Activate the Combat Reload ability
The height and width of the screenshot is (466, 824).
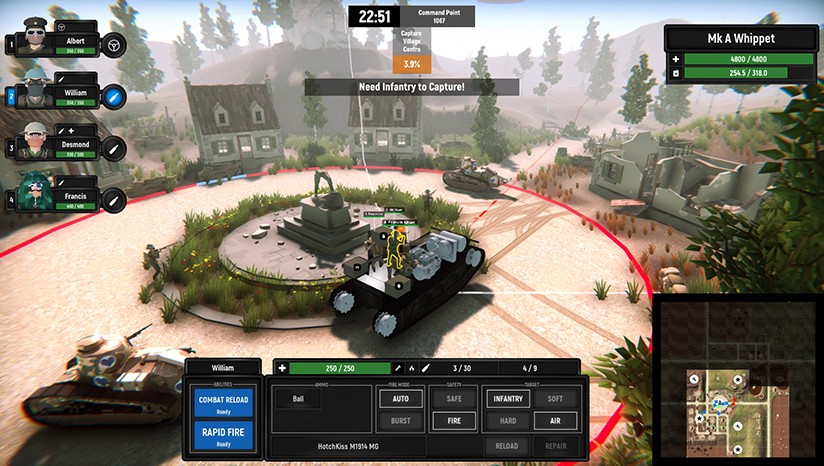tap(224, 404)
